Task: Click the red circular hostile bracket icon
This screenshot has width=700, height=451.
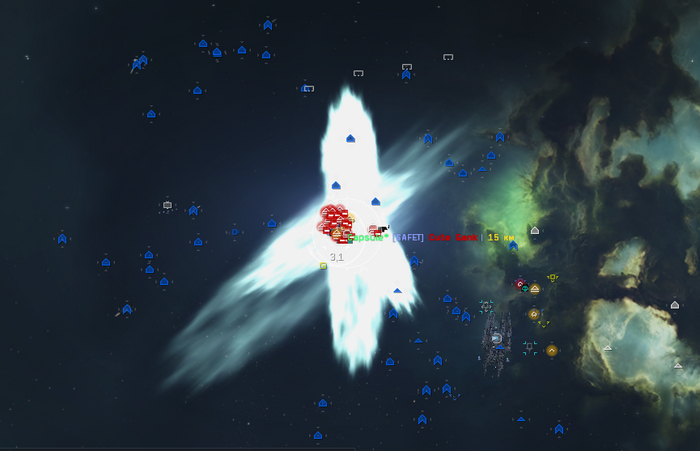Action: pyautogui.click(x=520, y=284)
